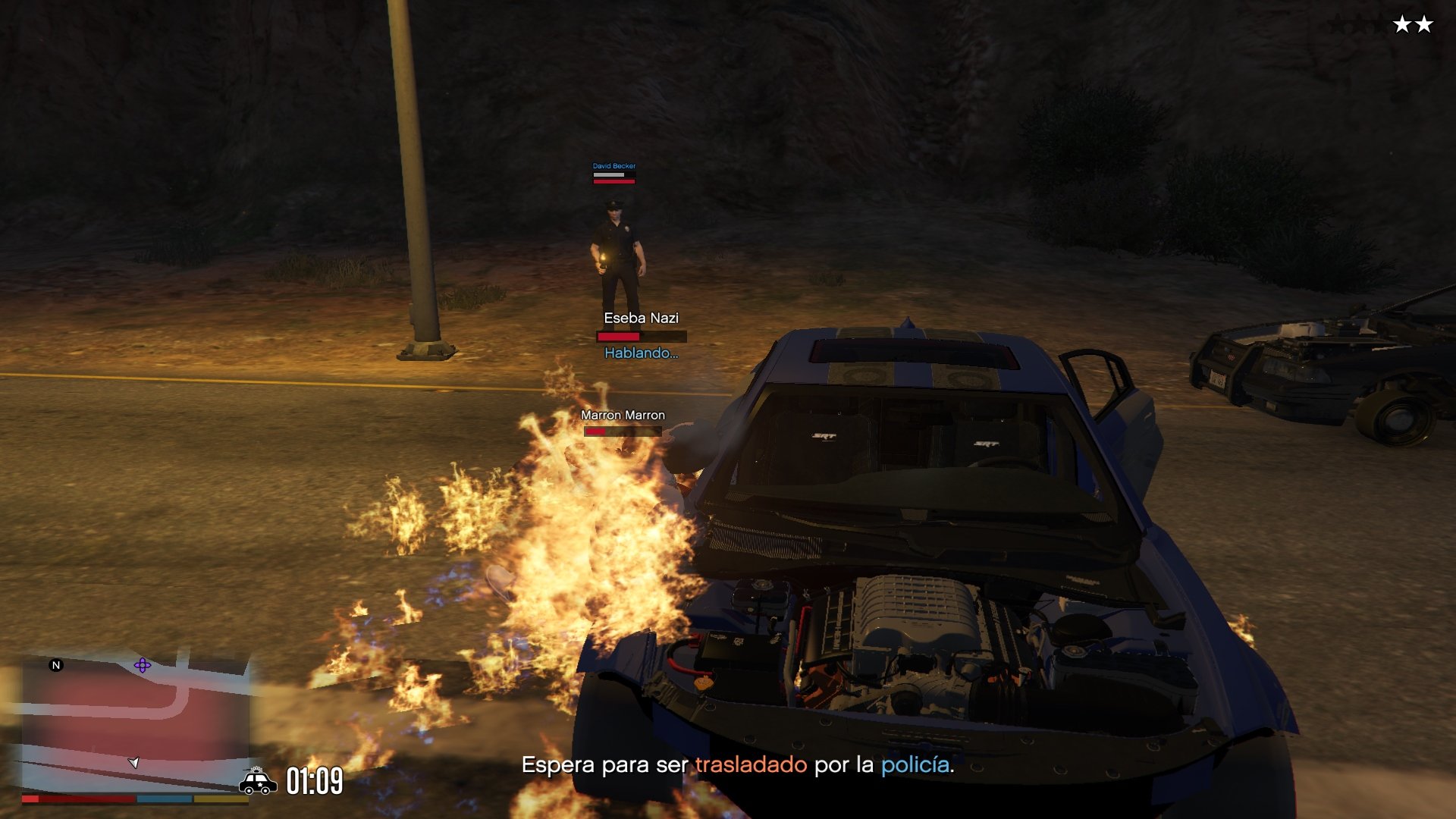Select the purple crosshair marker on minimap
The width and height of the screenshot is (1456, 819).
click(142, 666)
